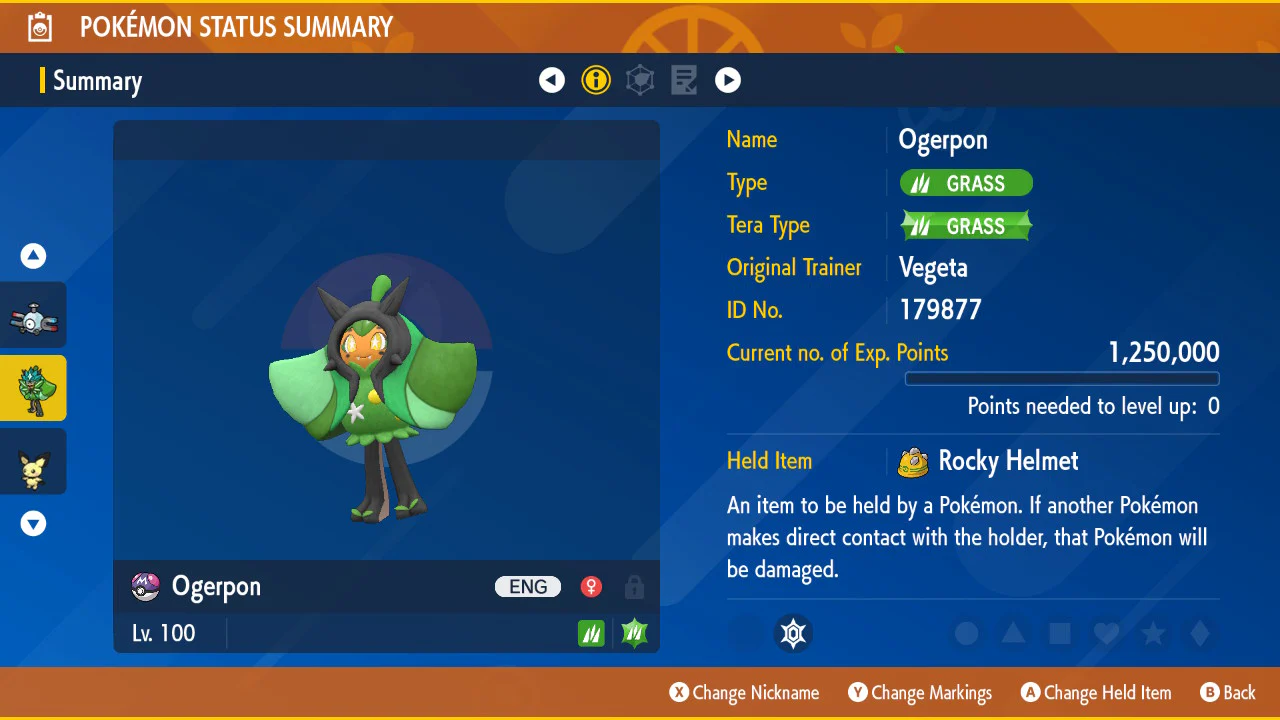1280x720 pixels.
Task: Switch to the stats hexagon tab
Action: click(640, 80)
